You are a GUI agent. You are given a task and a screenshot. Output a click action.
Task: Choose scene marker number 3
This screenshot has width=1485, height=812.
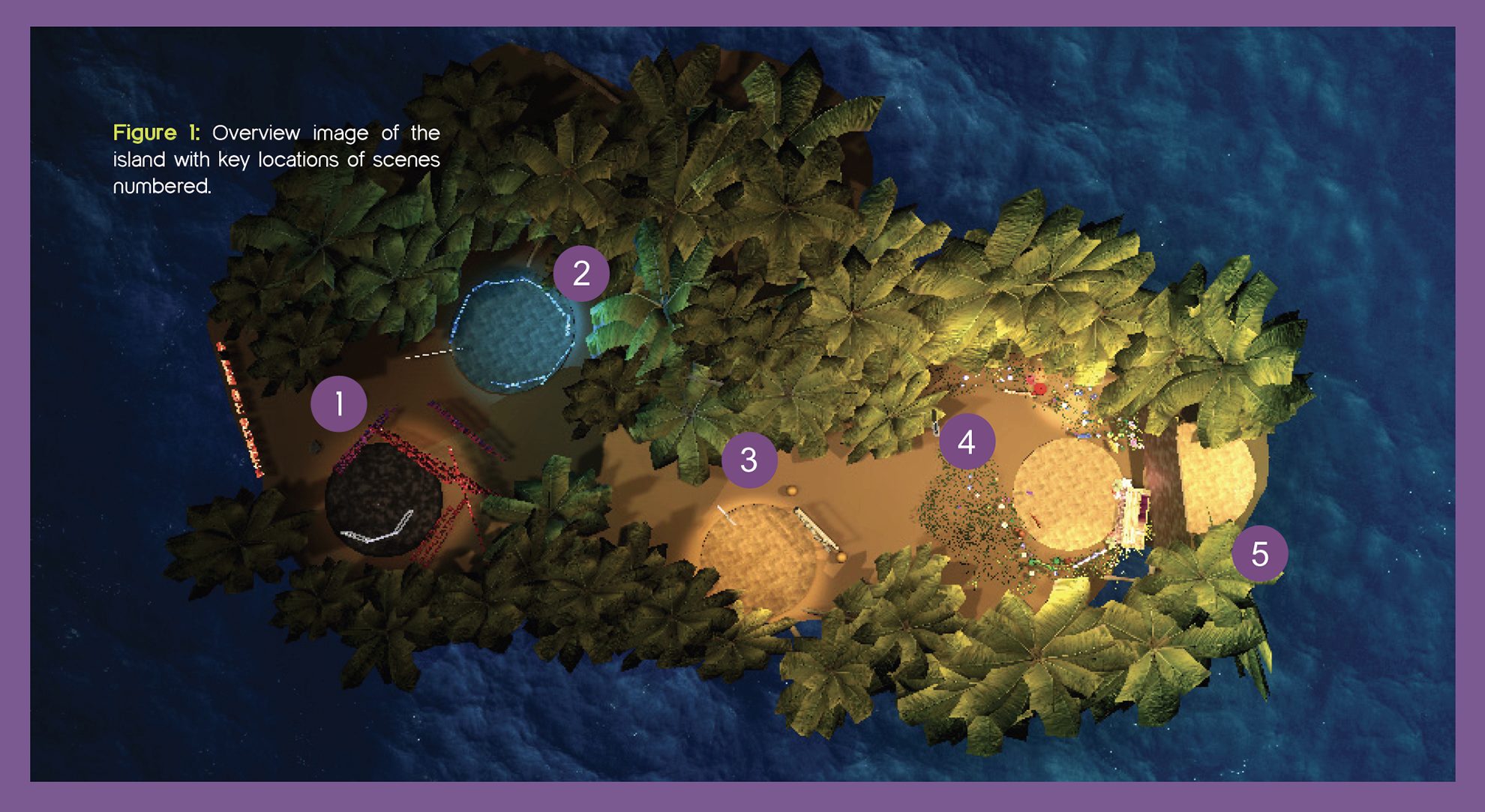tap(748, 460)
